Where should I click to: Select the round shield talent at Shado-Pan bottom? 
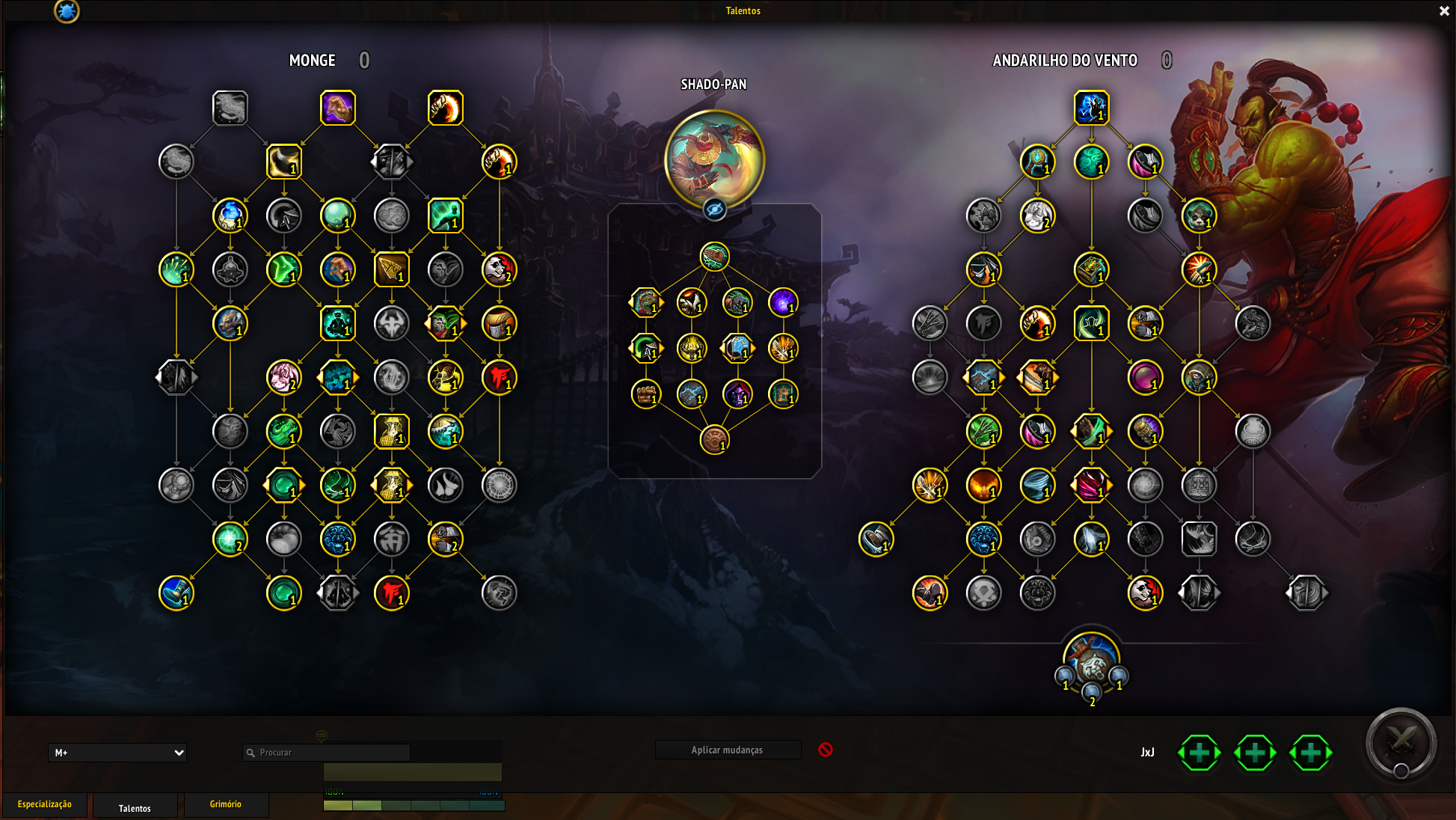714,440
